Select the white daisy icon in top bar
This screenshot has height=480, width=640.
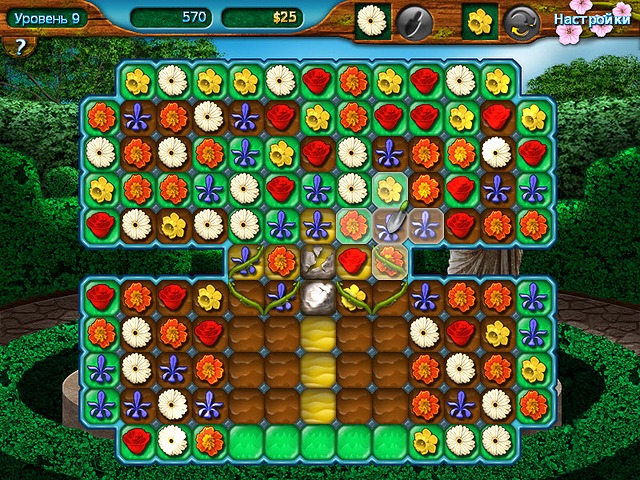[373, 20]
